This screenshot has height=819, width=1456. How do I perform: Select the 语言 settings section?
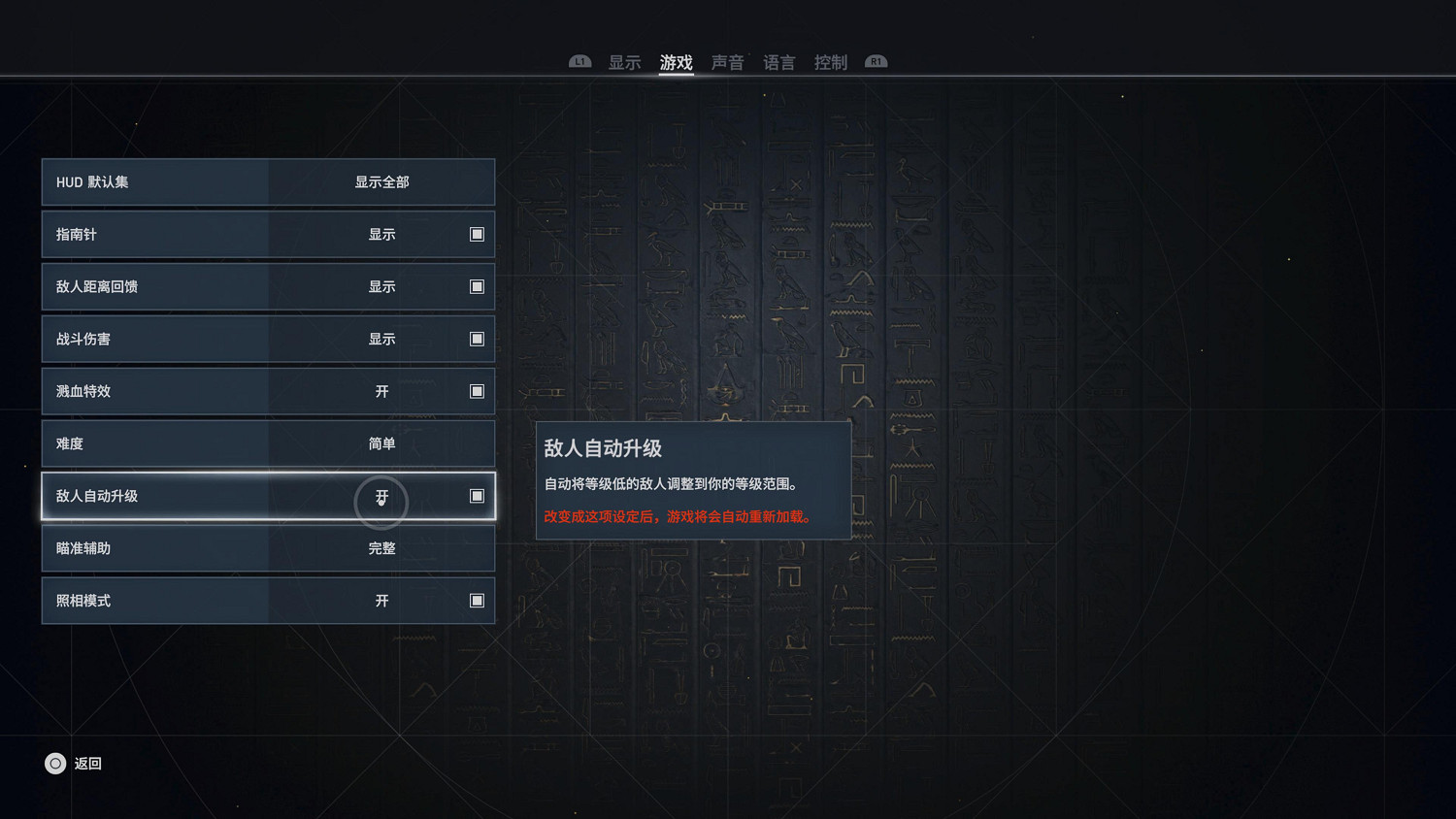pos(779,62)
